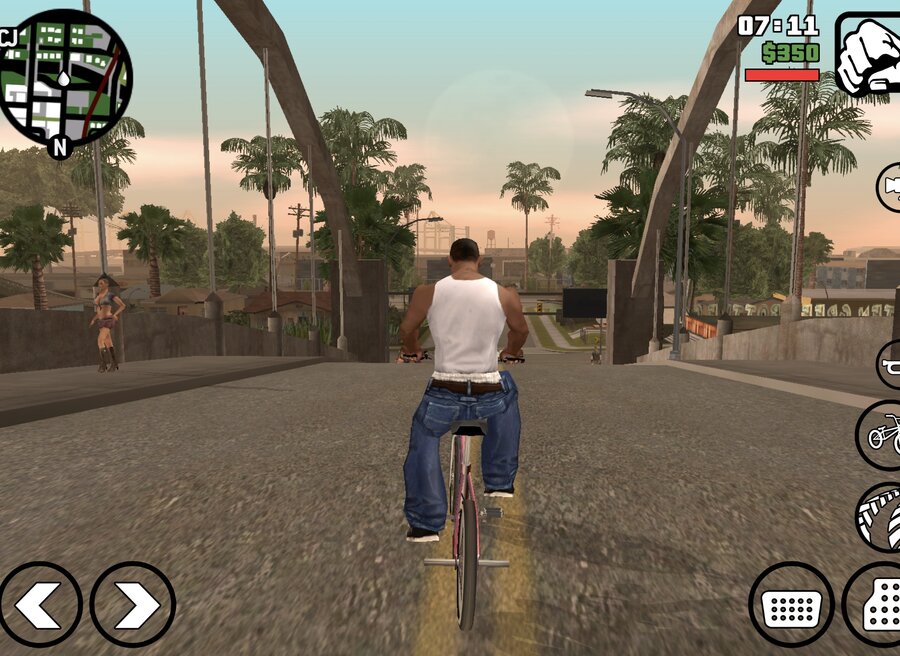This screenshot has width=900, height=656.
Task: Open the circular radar minimap
Action: pyautogui.click(x=64, y=78)
